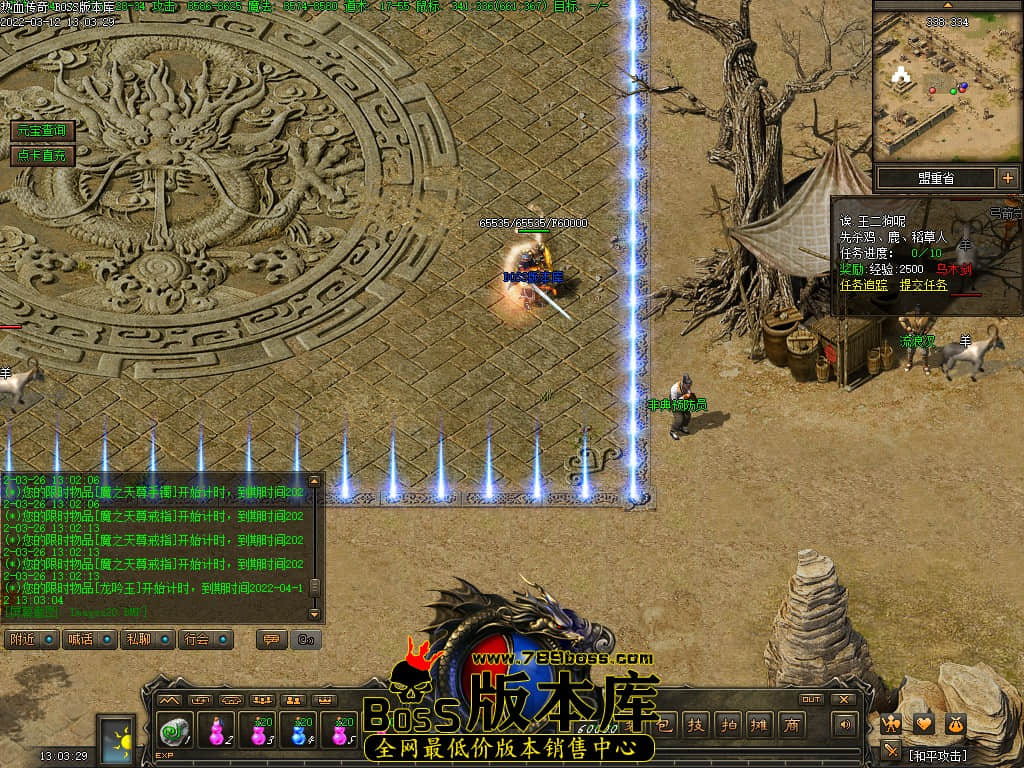
Task: Use the blue potion in slot 4
Action: (x=299, y=733)
